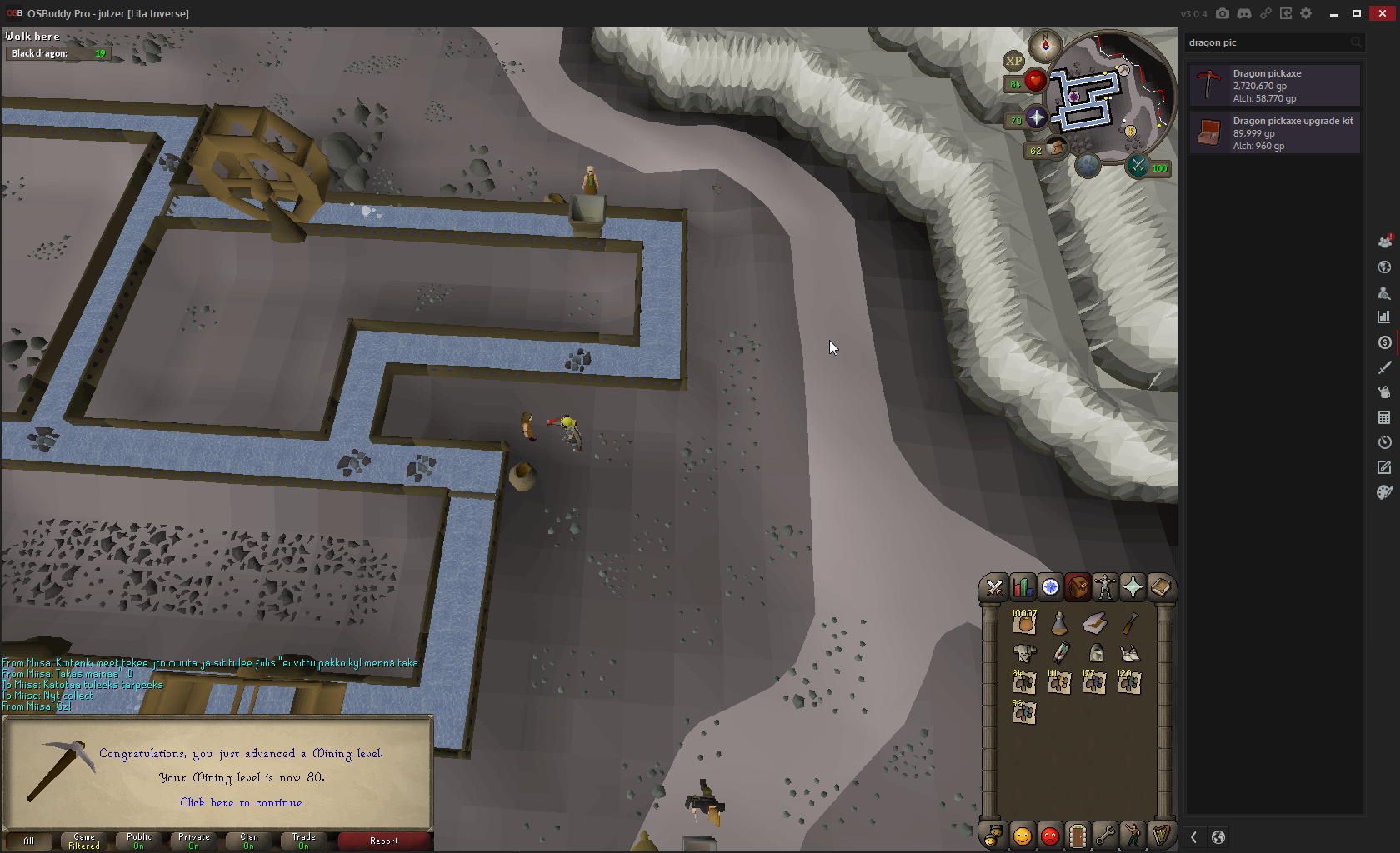Open the Worn Equipment tab
This screenshot has width=1400, height=853.
(1105, 588)
